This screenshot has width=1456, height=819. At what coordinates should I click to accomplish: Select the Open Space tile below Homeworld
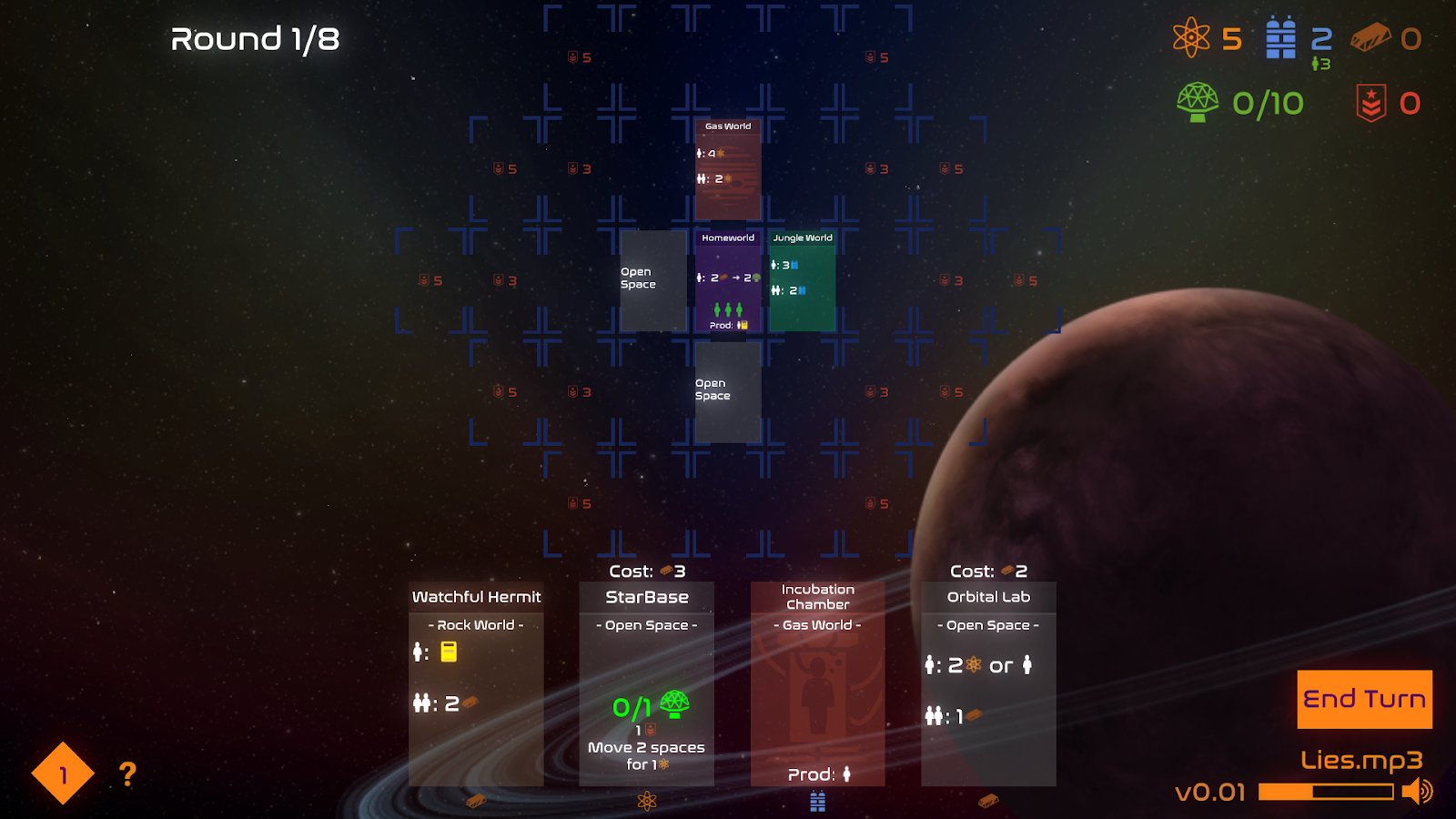coord(728,392)
